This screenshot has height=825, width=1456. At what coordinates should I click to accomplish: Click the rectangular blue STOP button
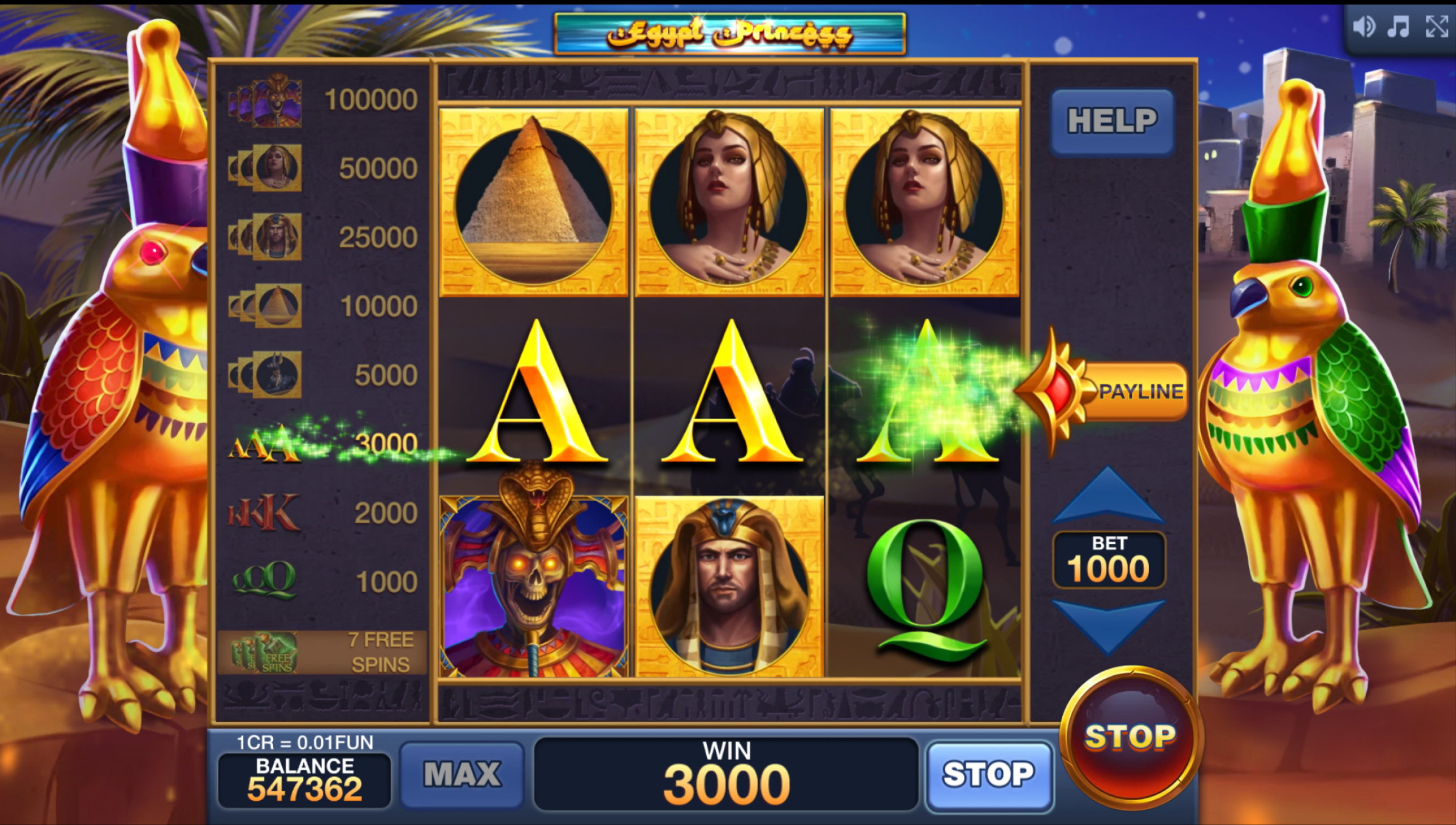[988, 775]
